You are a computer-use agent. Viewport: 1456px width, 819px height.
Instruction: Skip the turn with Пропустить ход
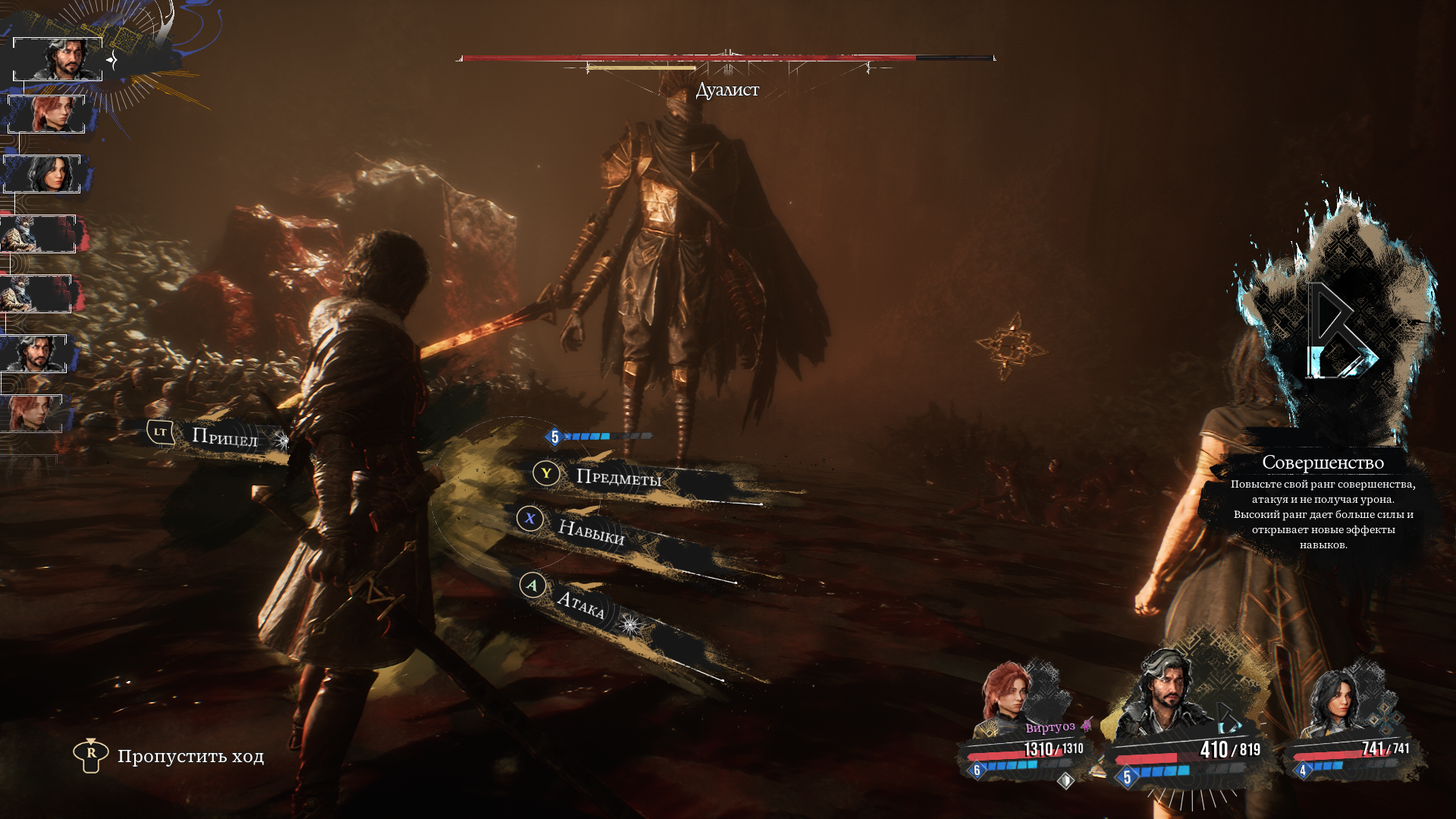[190, 756]
